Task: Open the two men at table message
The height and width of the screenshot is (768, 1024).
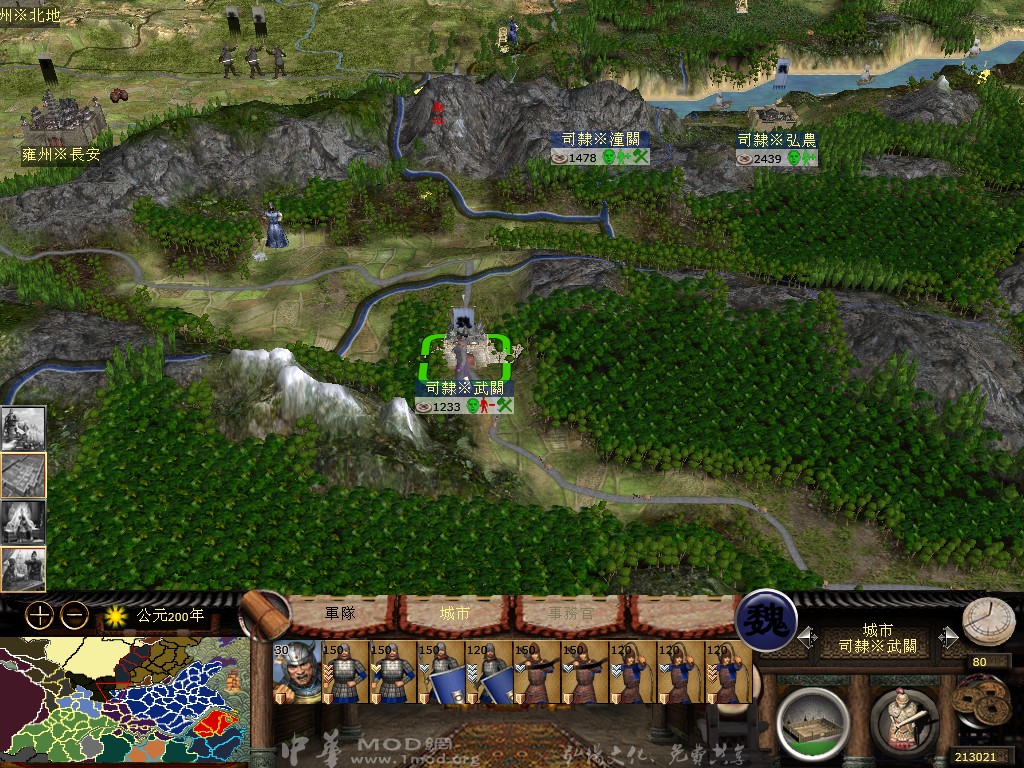Action: [x=23, y=569]
